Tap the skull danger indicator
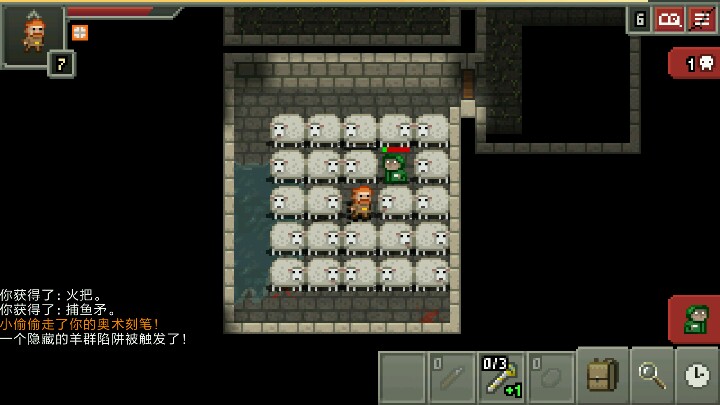The width and height of the screenshot is (720, 405). [x=696, y=64]
